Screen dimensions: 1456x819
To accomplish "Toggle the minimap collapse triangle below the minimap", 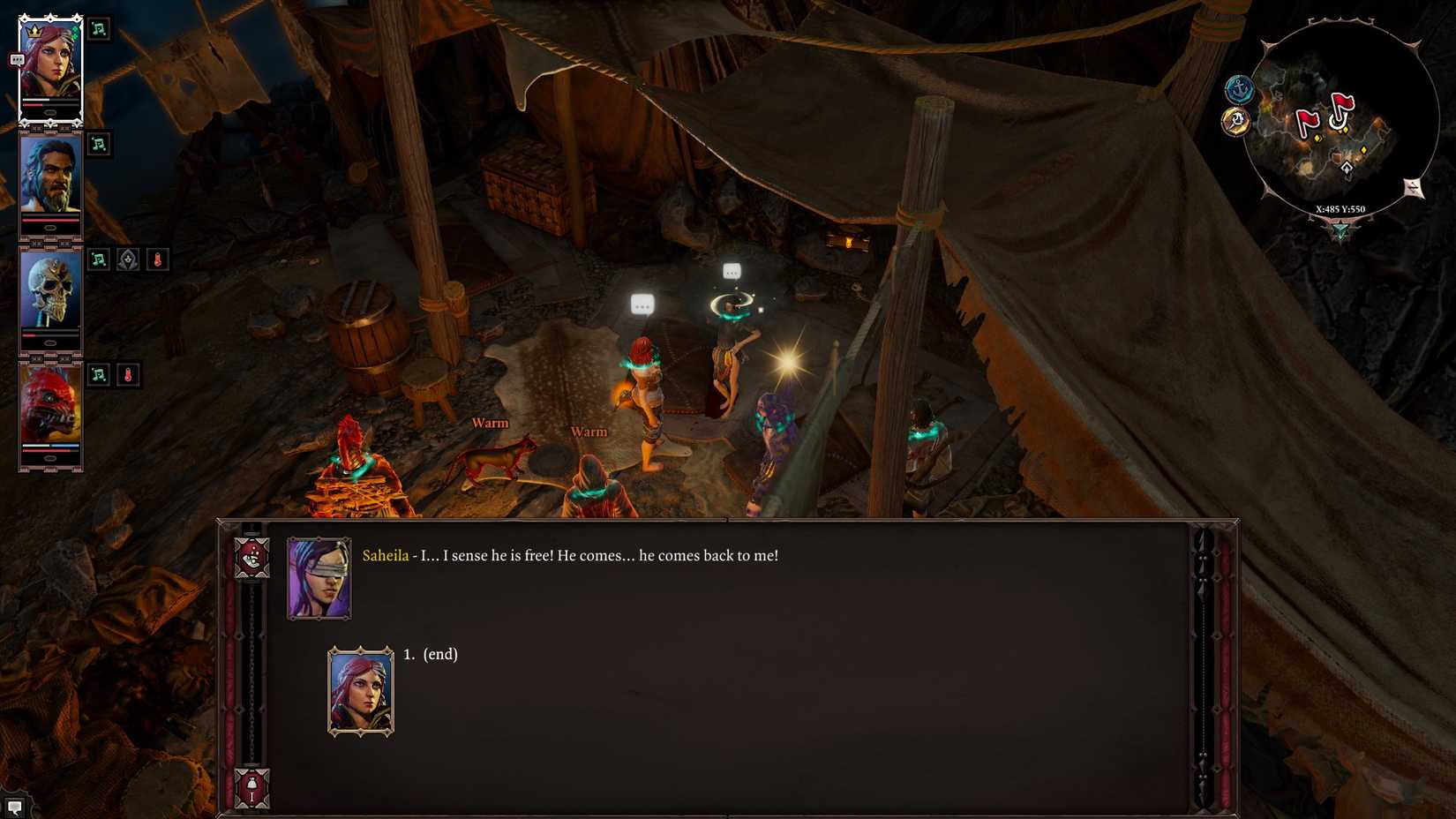I will coord(1341,229).
